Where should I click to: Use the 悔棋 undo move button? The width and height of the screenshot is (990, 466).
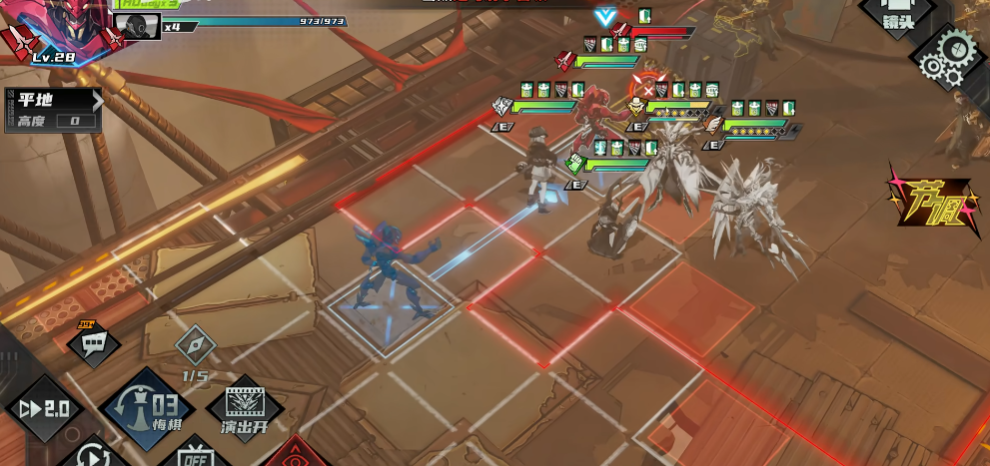[x=146, y=410]
